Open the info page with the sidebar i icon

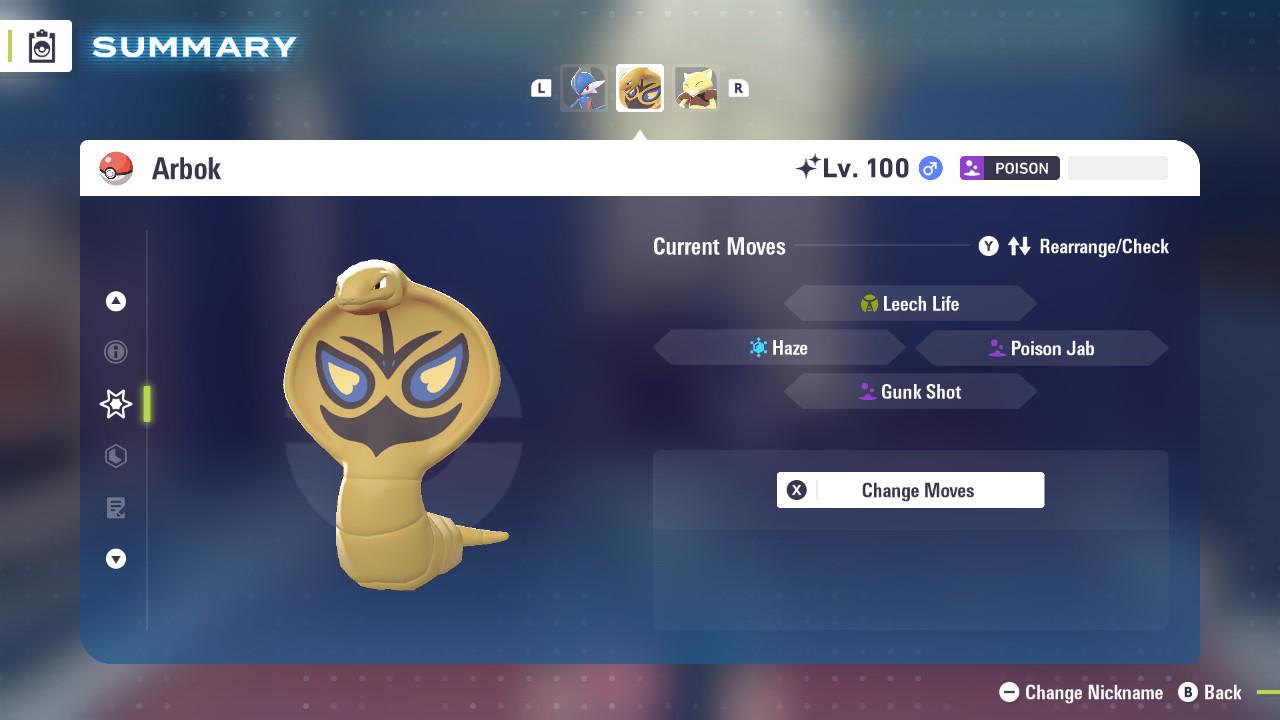click(116, 352)
